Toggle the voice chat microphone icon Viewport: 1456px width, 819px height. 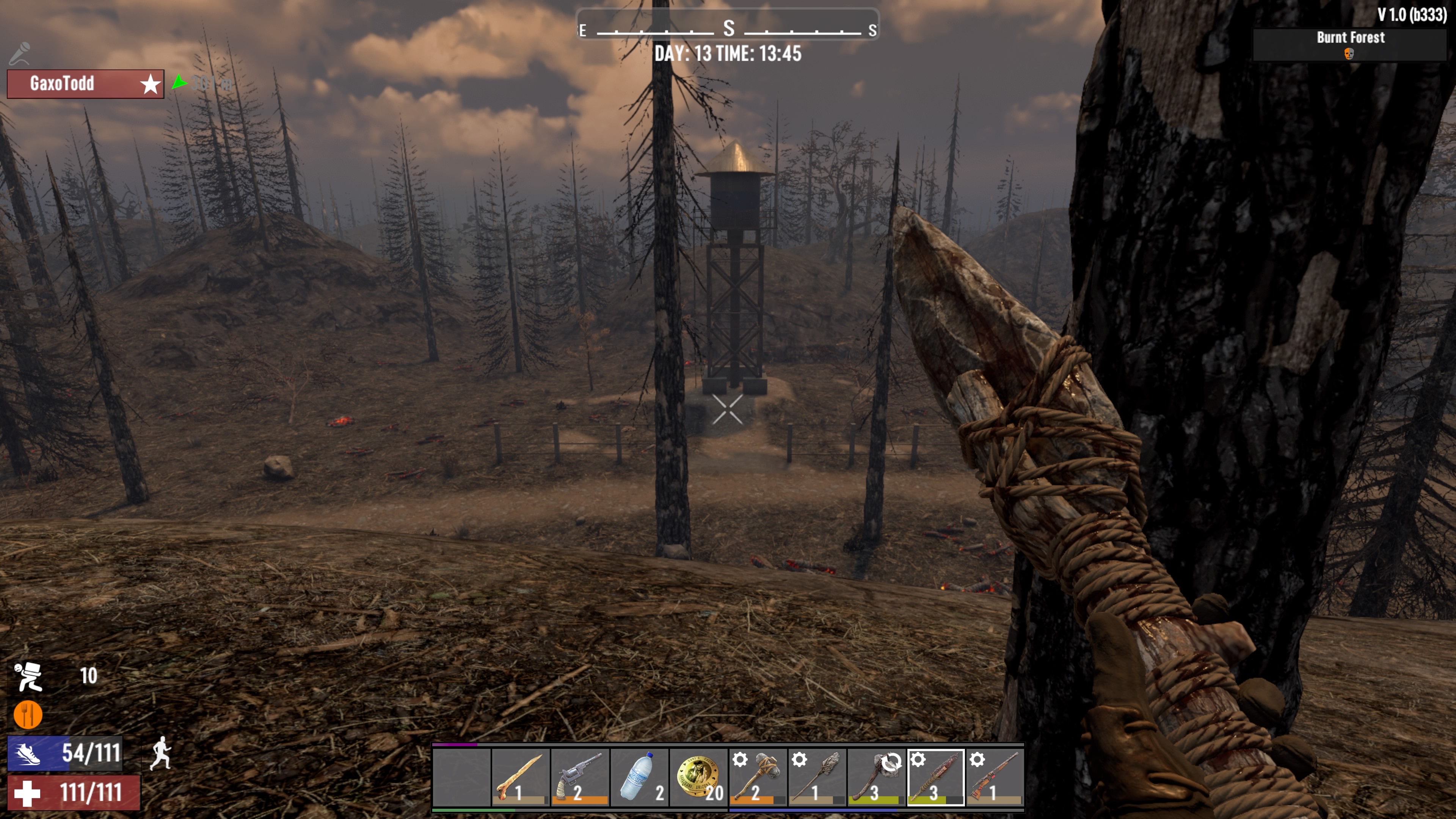(20, 54)
